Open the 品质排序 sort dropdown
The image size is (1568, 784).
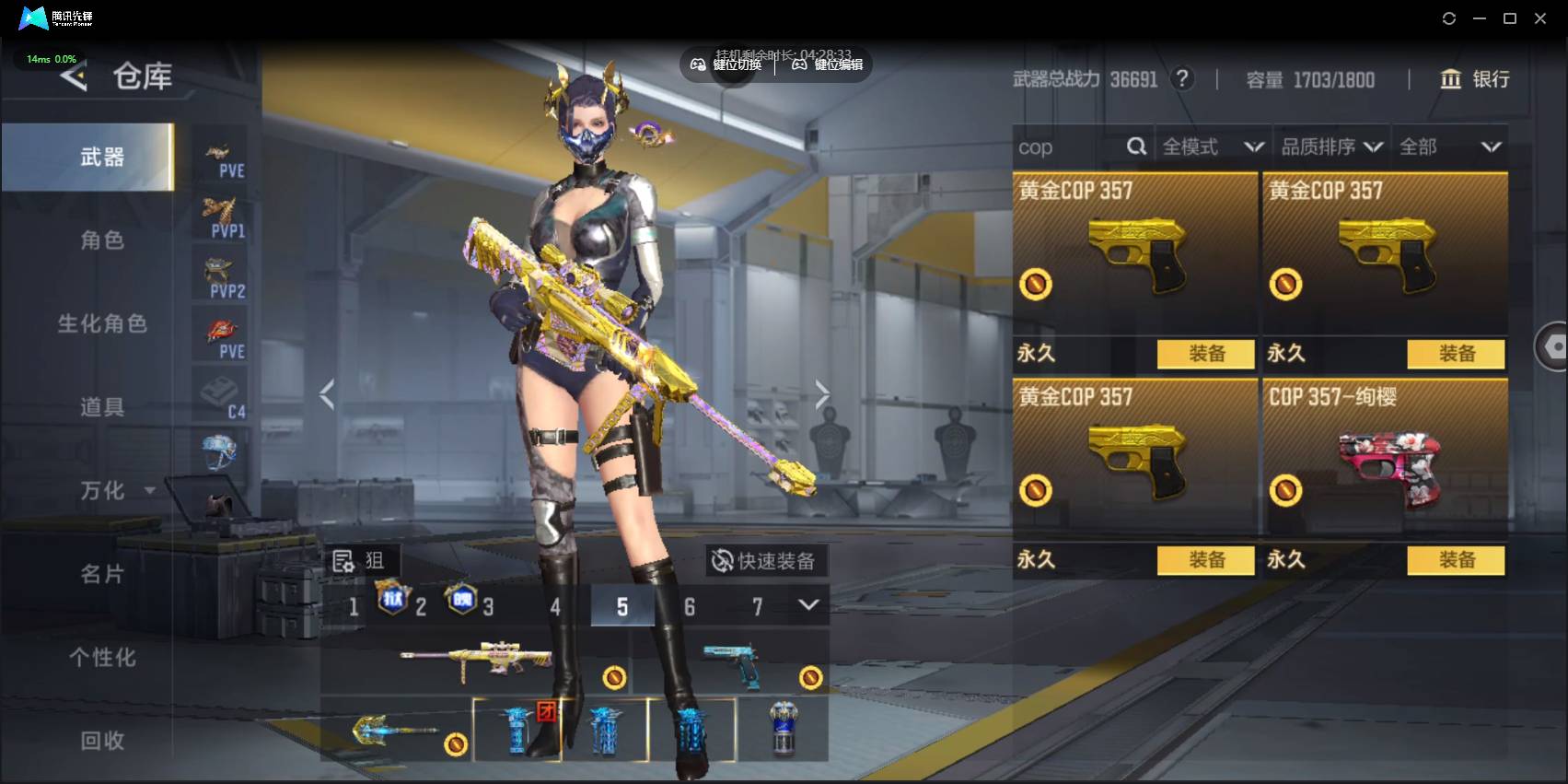(1331, 147)
